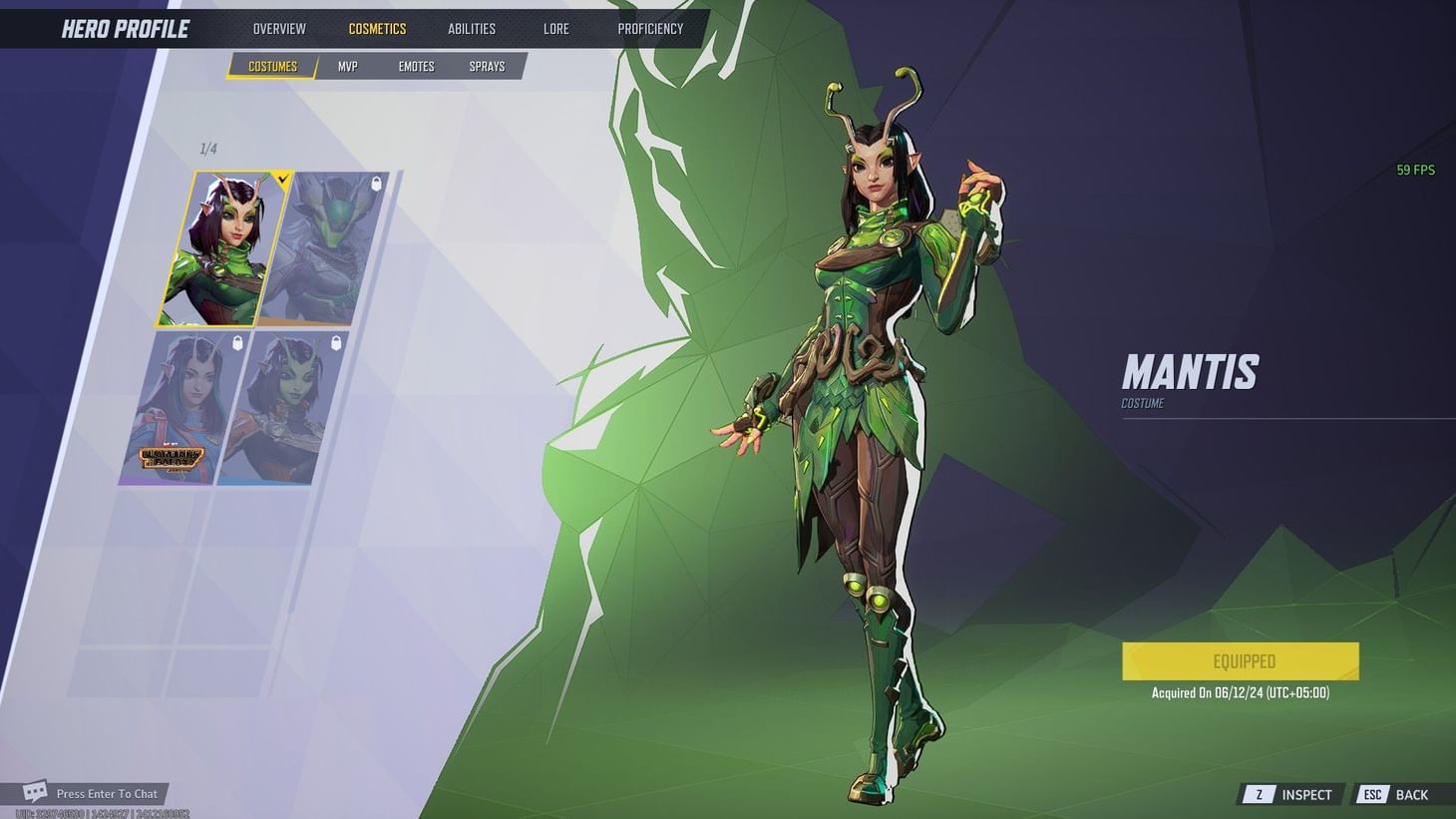Switch to the MVP sub-tab

coord(346,66)
